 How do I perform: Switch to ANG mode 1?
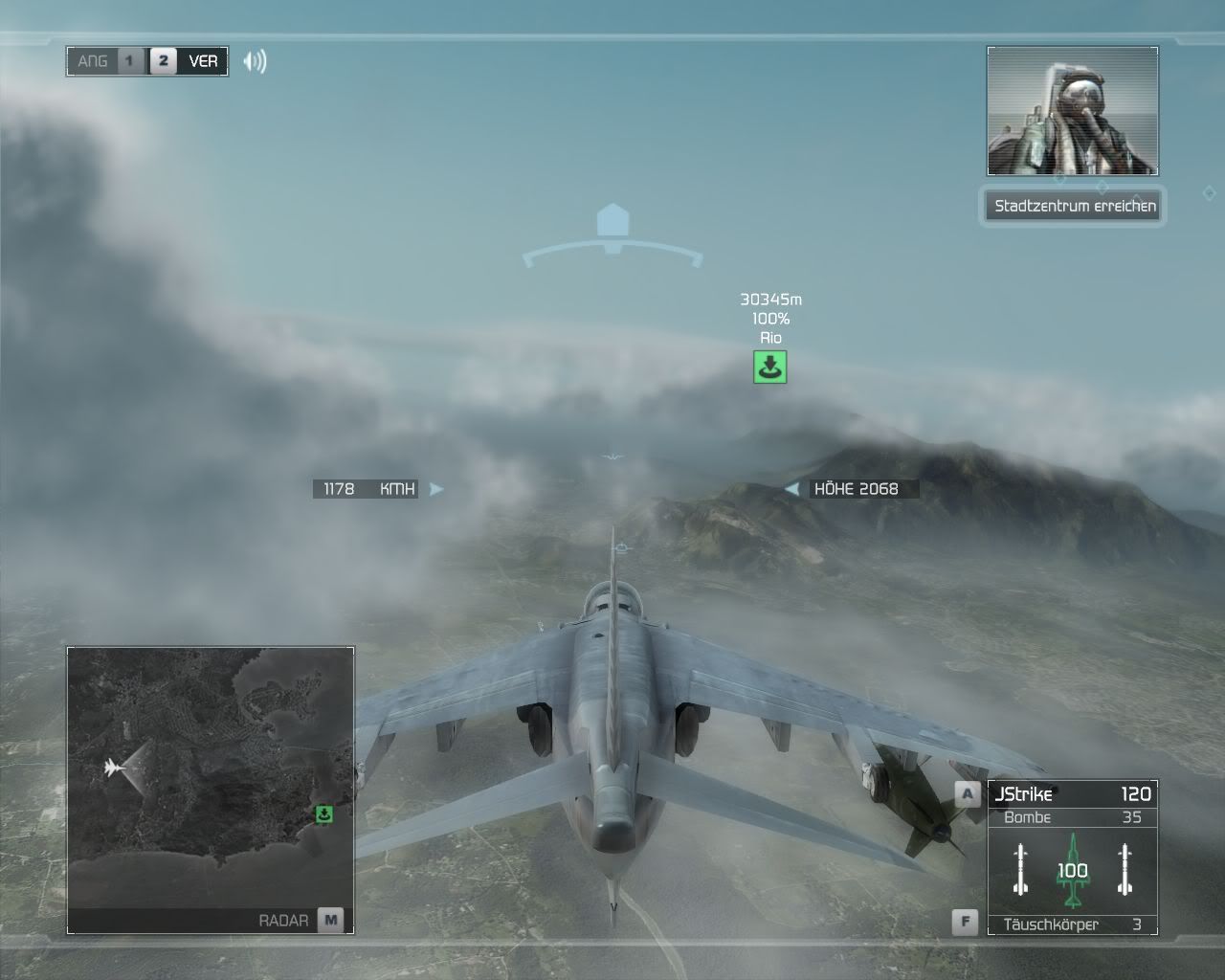(x=129, y=61)
